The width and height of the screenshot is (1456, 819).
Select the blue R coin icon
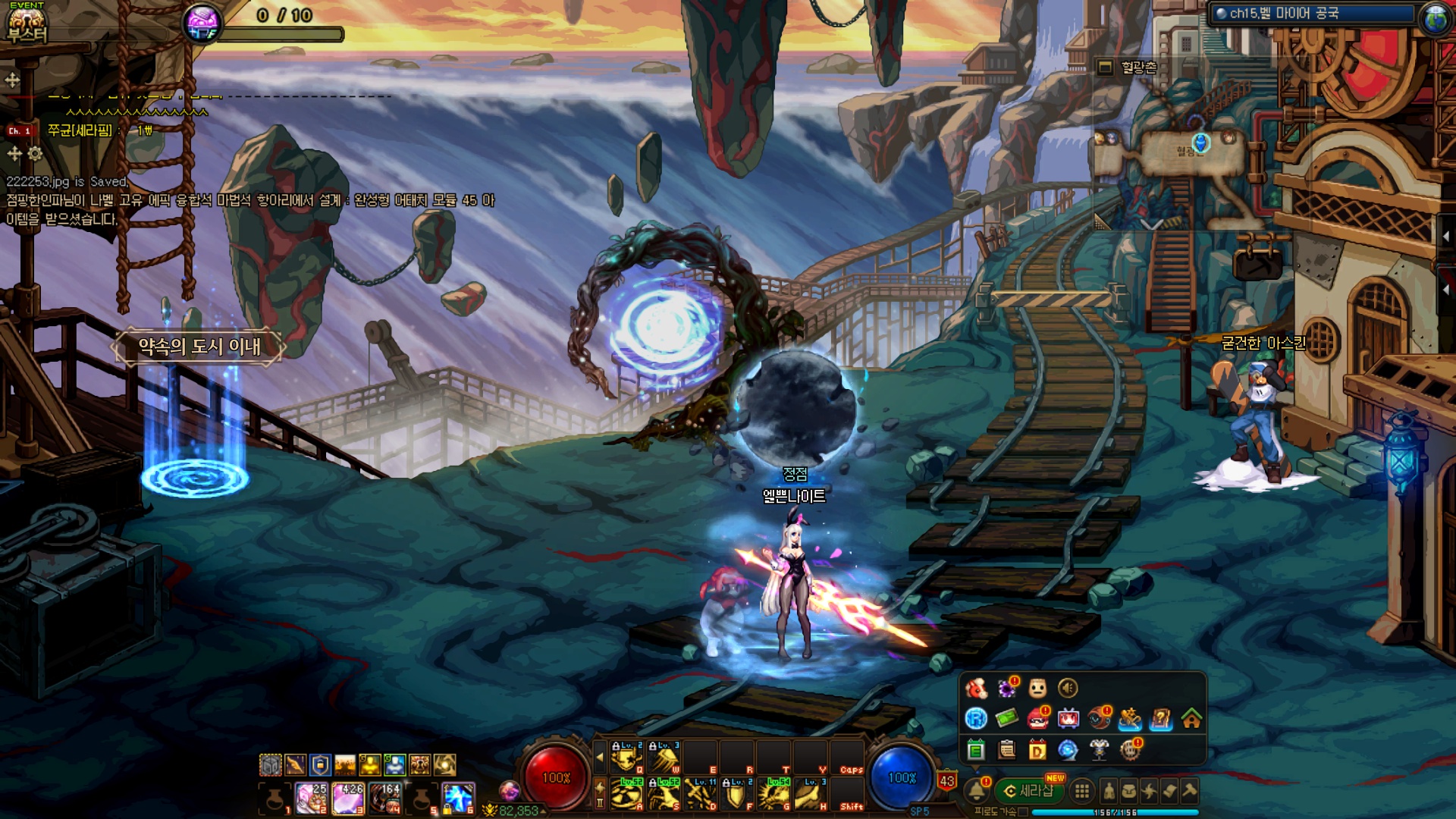tap(976, 718)
